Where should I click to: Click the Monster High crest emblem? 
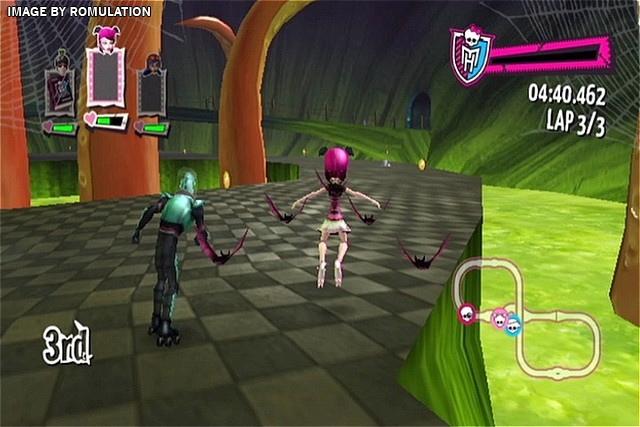pos(467,56)
